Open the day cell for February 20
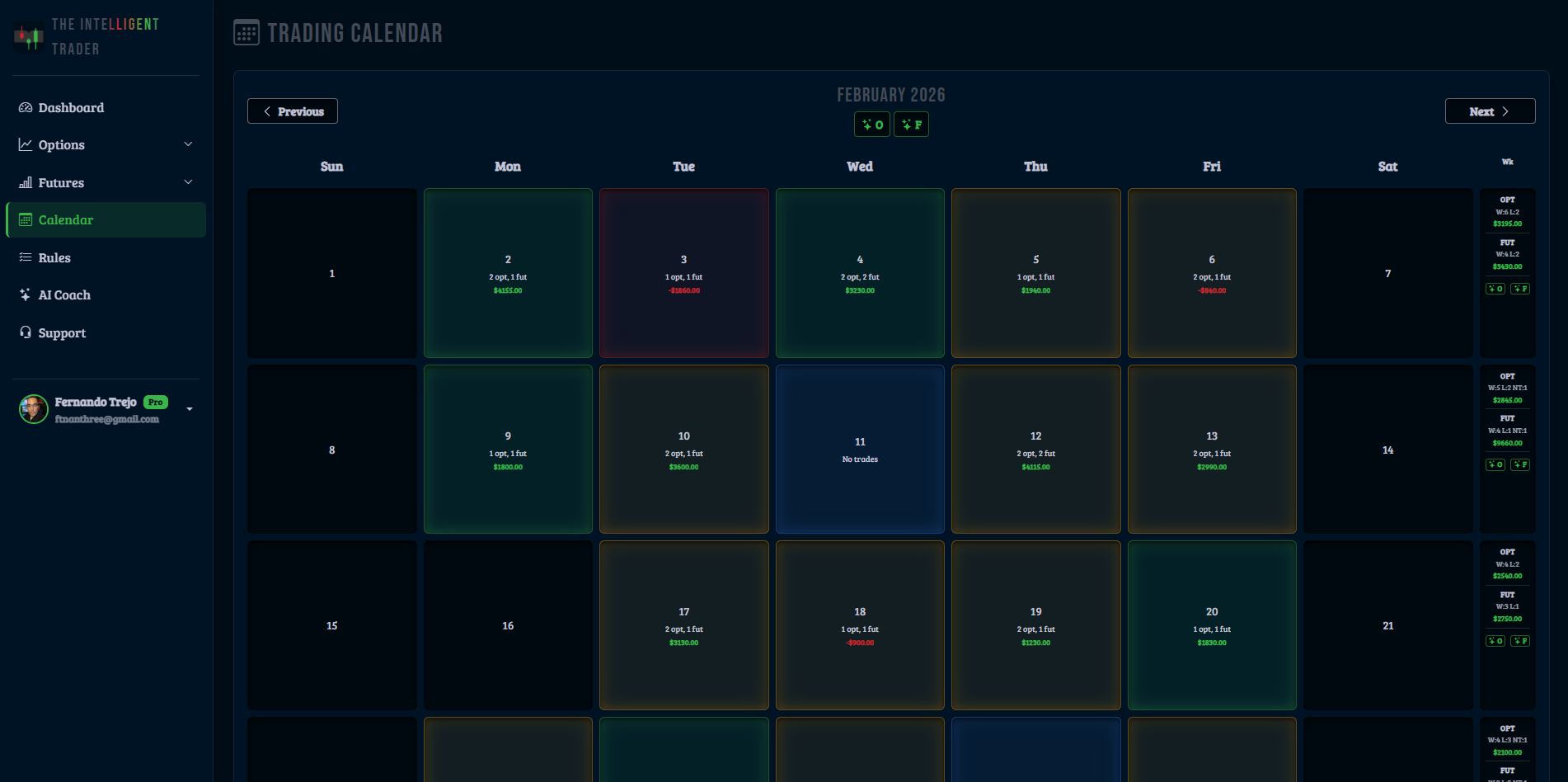This screenshot has width=1568, height=782. tap(1211, 625)
